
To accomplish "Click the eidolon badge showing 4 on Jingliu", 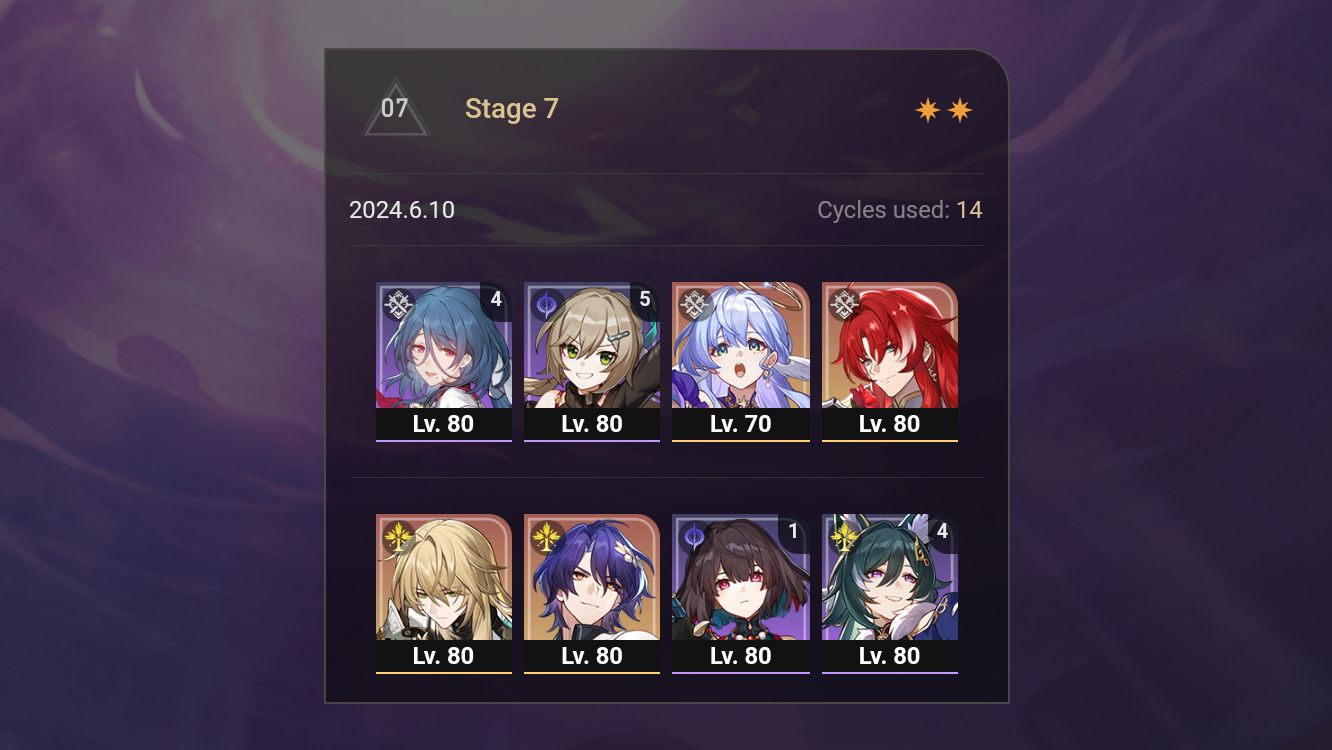I will point(495,298).
